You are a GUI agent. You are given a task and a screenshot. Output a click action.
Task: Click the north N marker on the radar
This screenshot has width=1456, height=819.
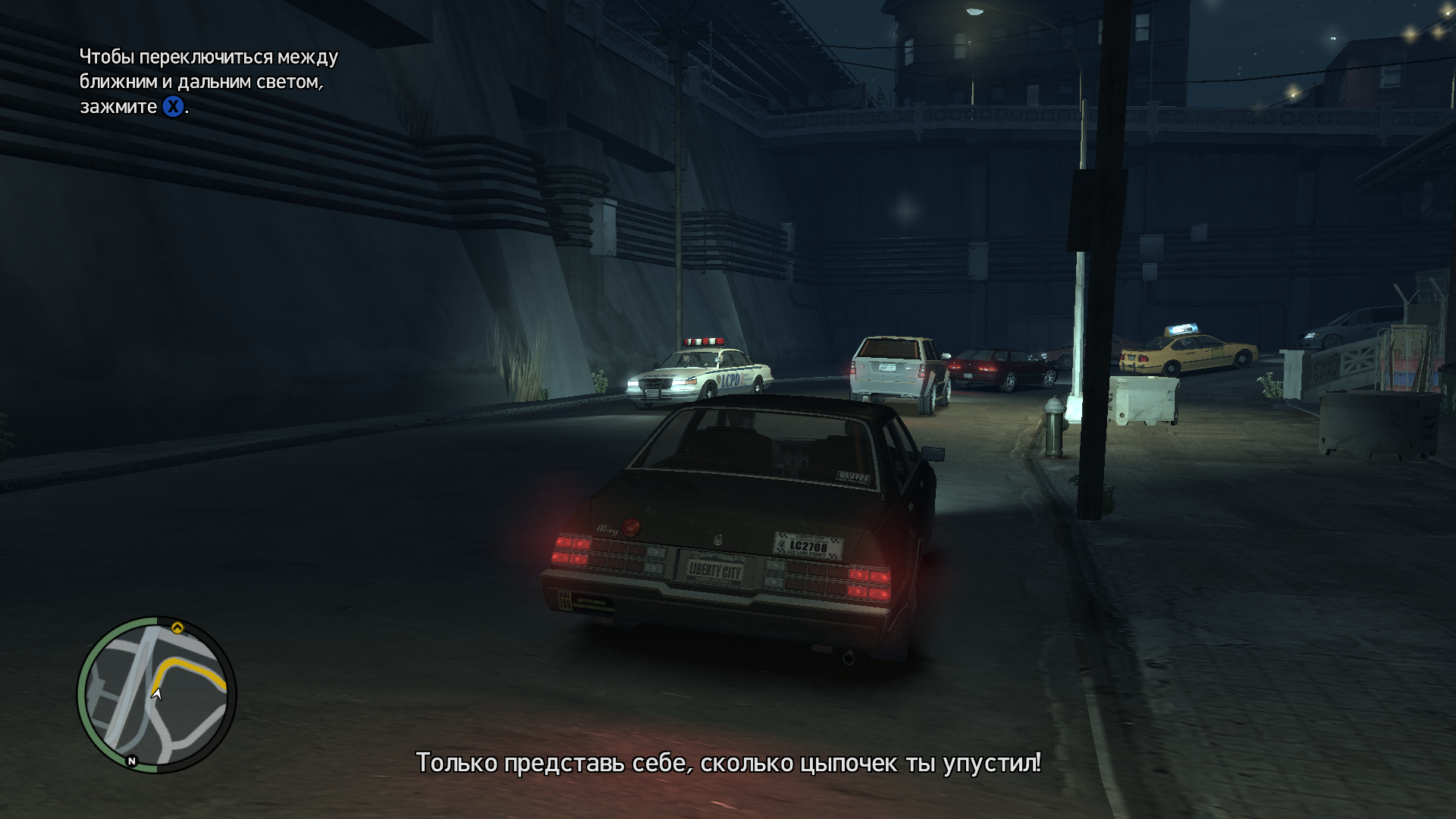(132, 761)
